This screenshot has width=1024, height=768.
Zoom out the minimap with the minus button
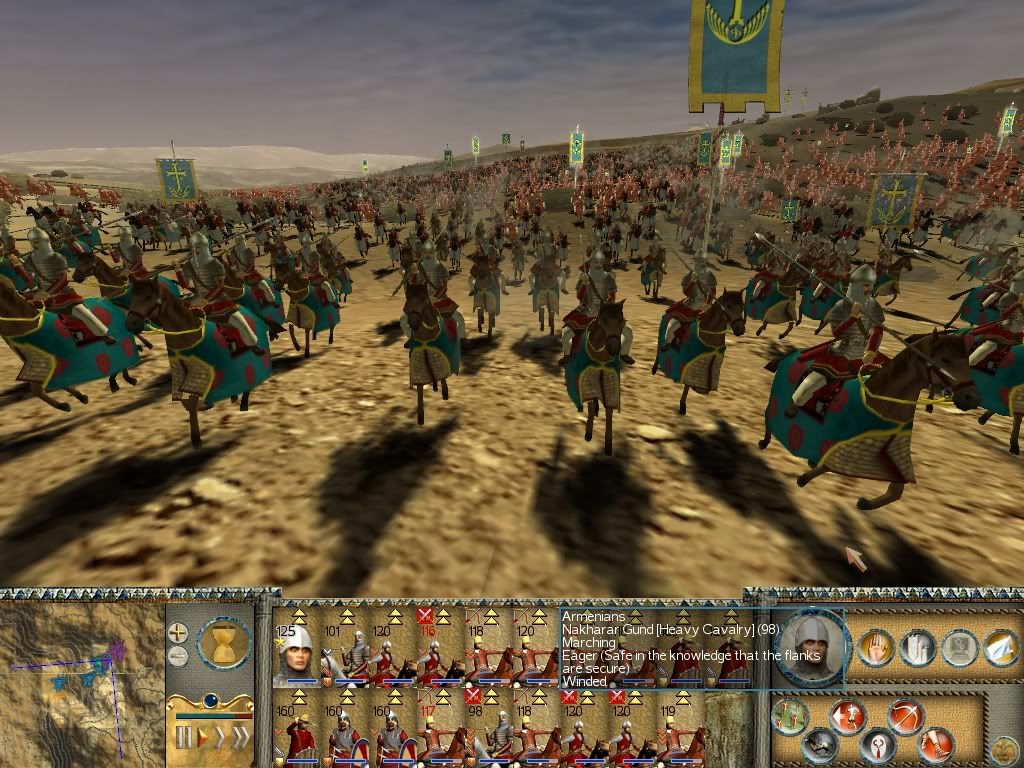[178, 656]
